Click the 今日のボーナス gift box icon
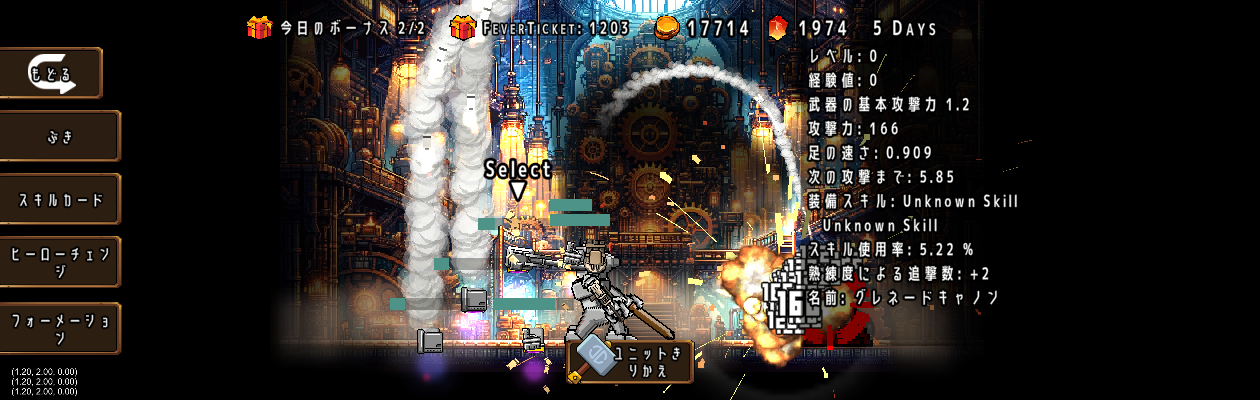 click(259, 28)
